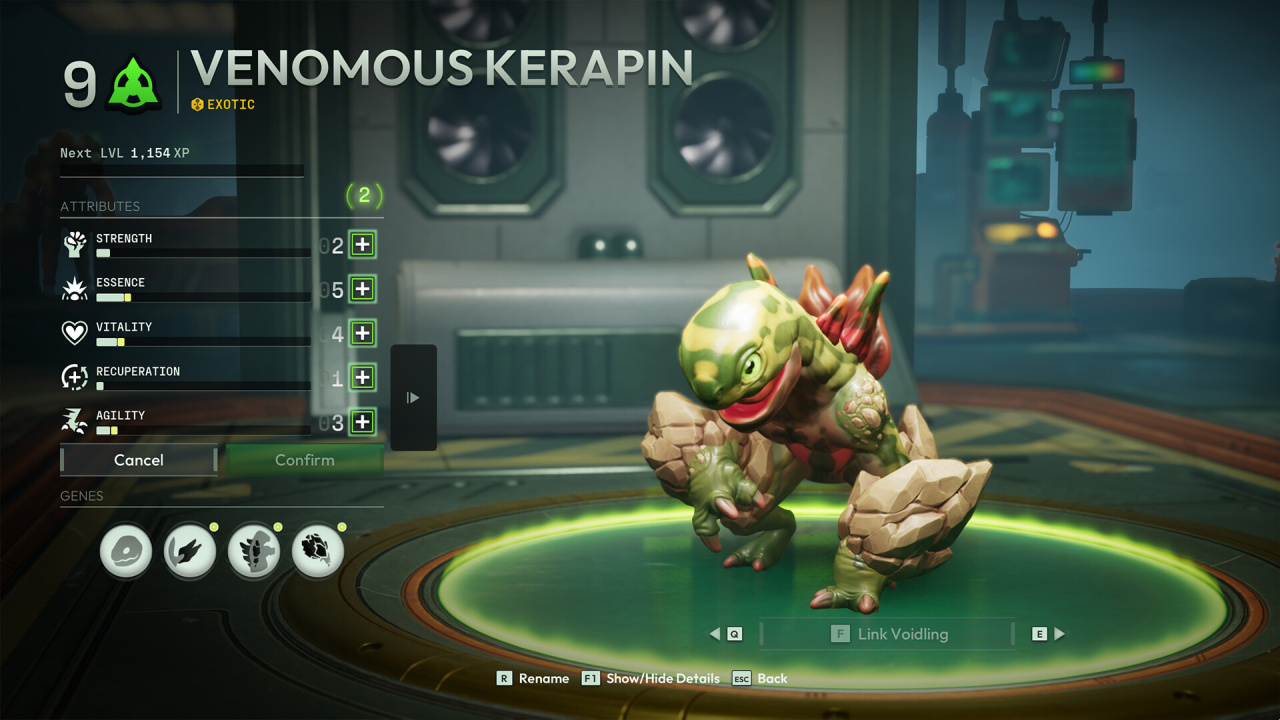Go Back from the voidling screen
The height and width of the screenshot is (720, 1280).
tap(760, 678)
